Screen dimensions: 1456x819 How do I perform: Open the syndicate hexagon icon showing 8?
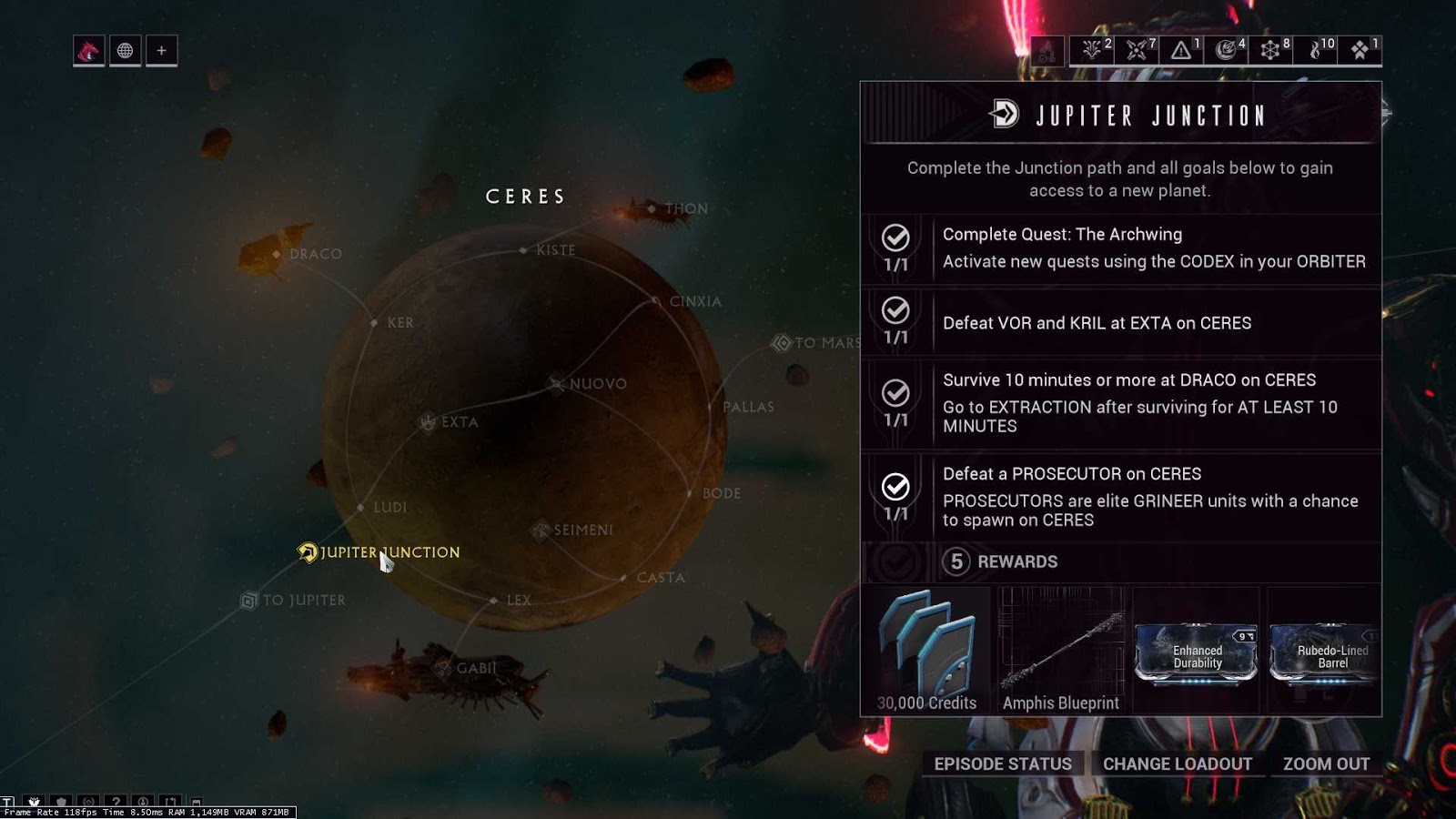click(1270, 50)
